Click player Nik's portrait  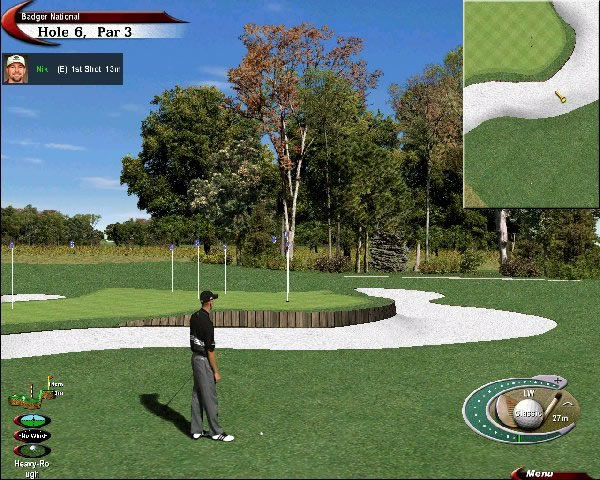pyautogui.click(x=16, y=69)
